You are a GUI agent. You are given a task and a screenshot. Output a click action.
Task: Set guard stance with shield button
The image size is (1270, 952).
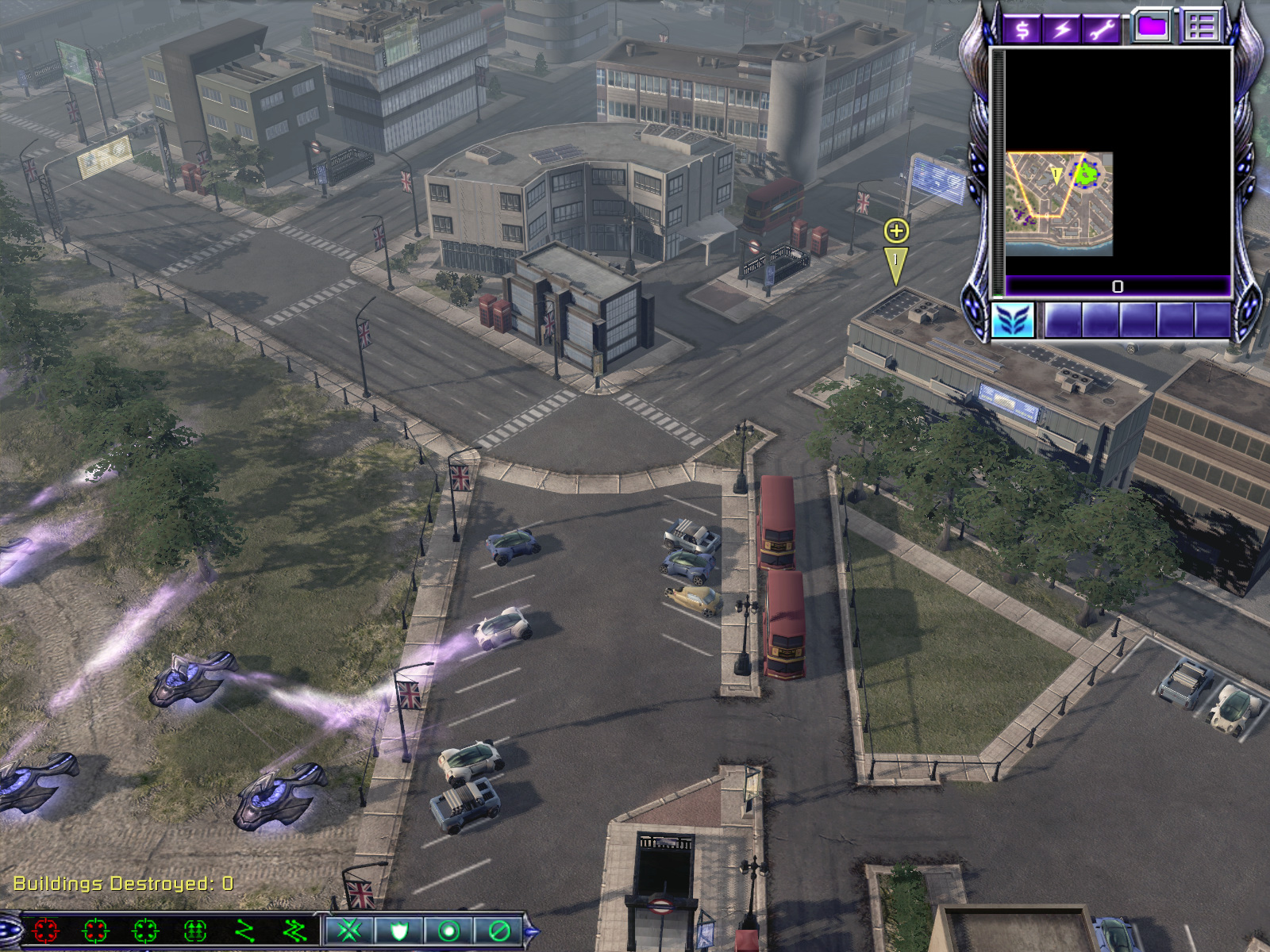coord(398,930)
